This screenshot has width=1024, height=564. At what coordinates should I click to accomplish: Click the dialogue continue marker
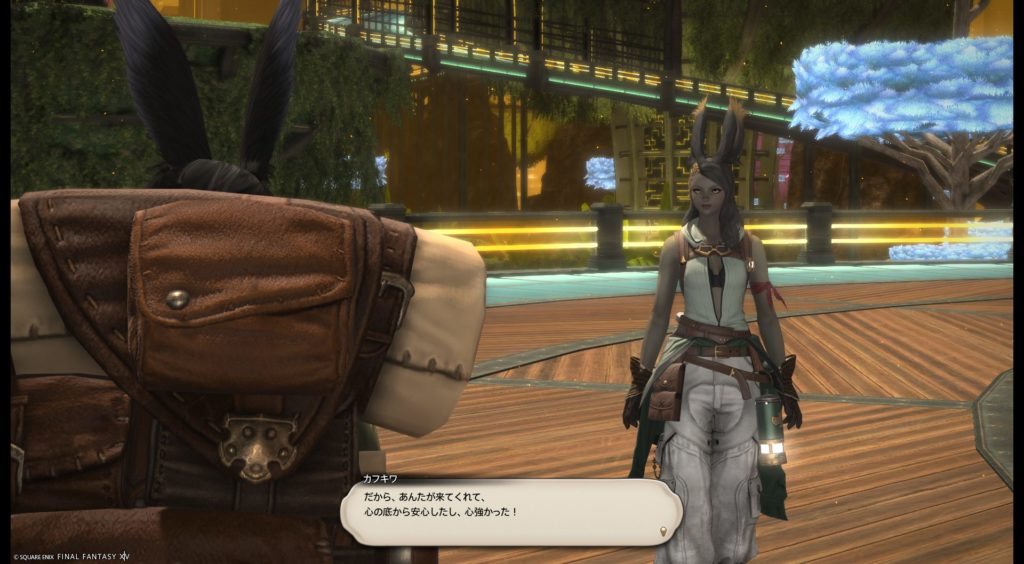coord(663,529)
